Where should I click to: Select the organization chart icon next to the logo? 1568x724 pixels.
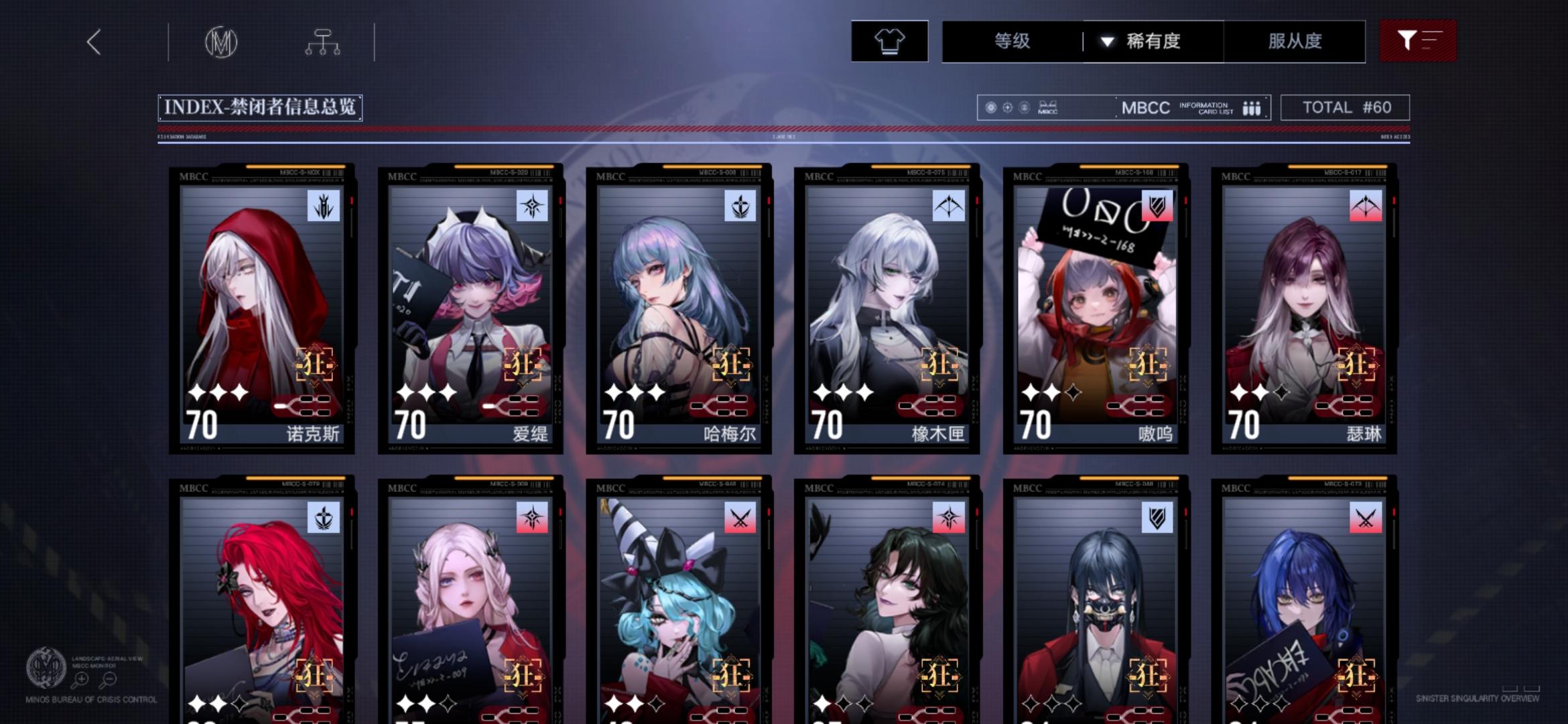(x=324, y=42)
